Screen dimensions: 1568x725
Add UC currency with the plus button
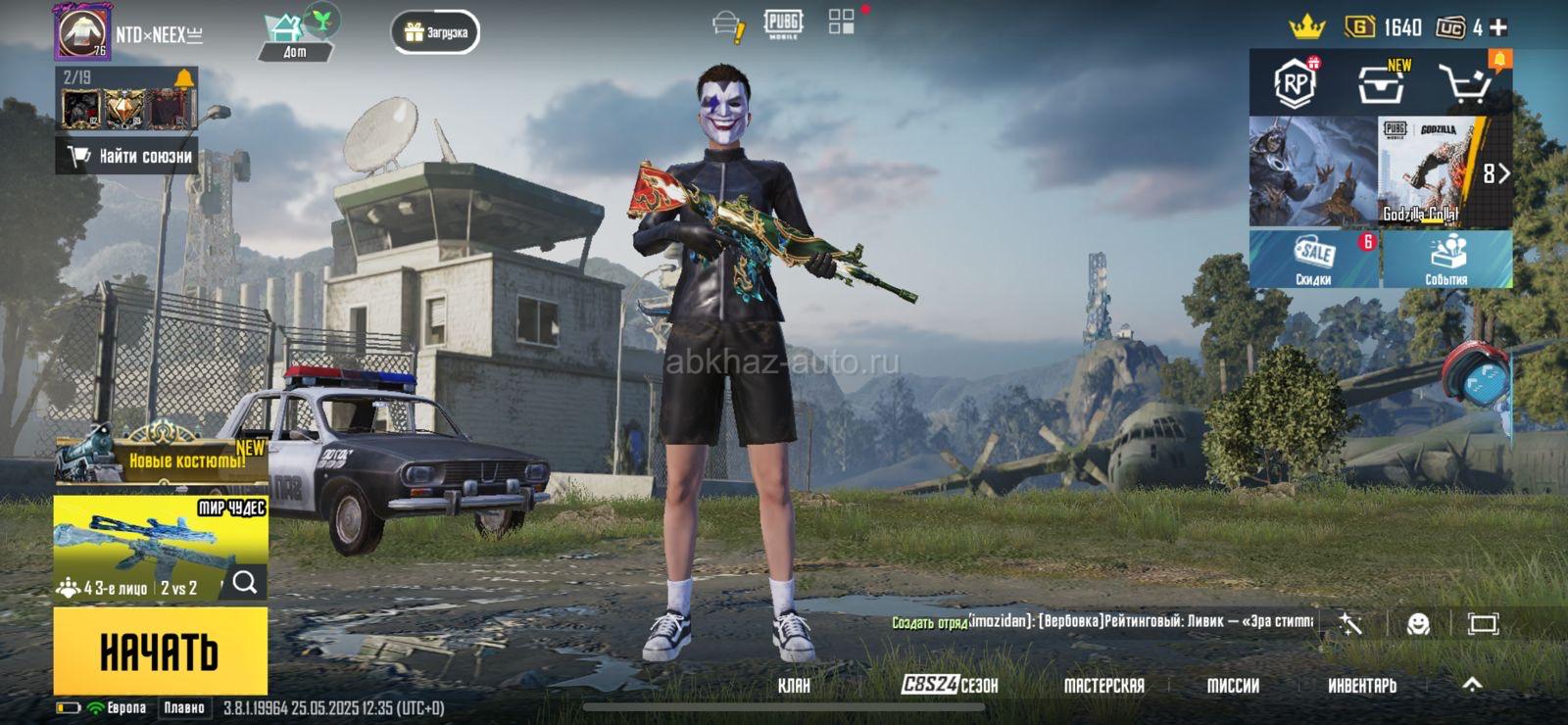point(1498,27)
